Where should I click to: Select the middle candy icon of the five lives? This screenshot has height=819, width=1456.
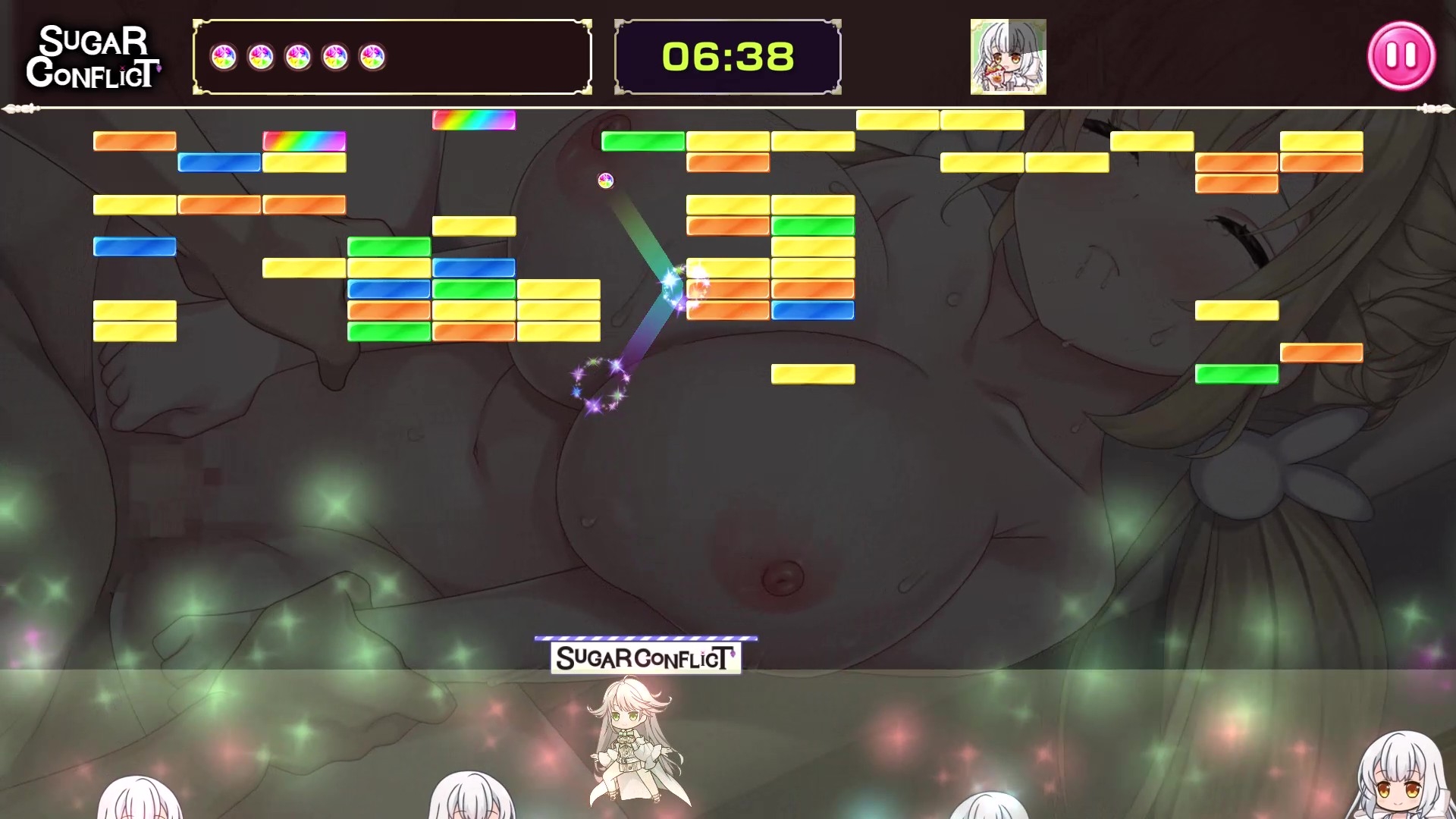tap(298, 55)
